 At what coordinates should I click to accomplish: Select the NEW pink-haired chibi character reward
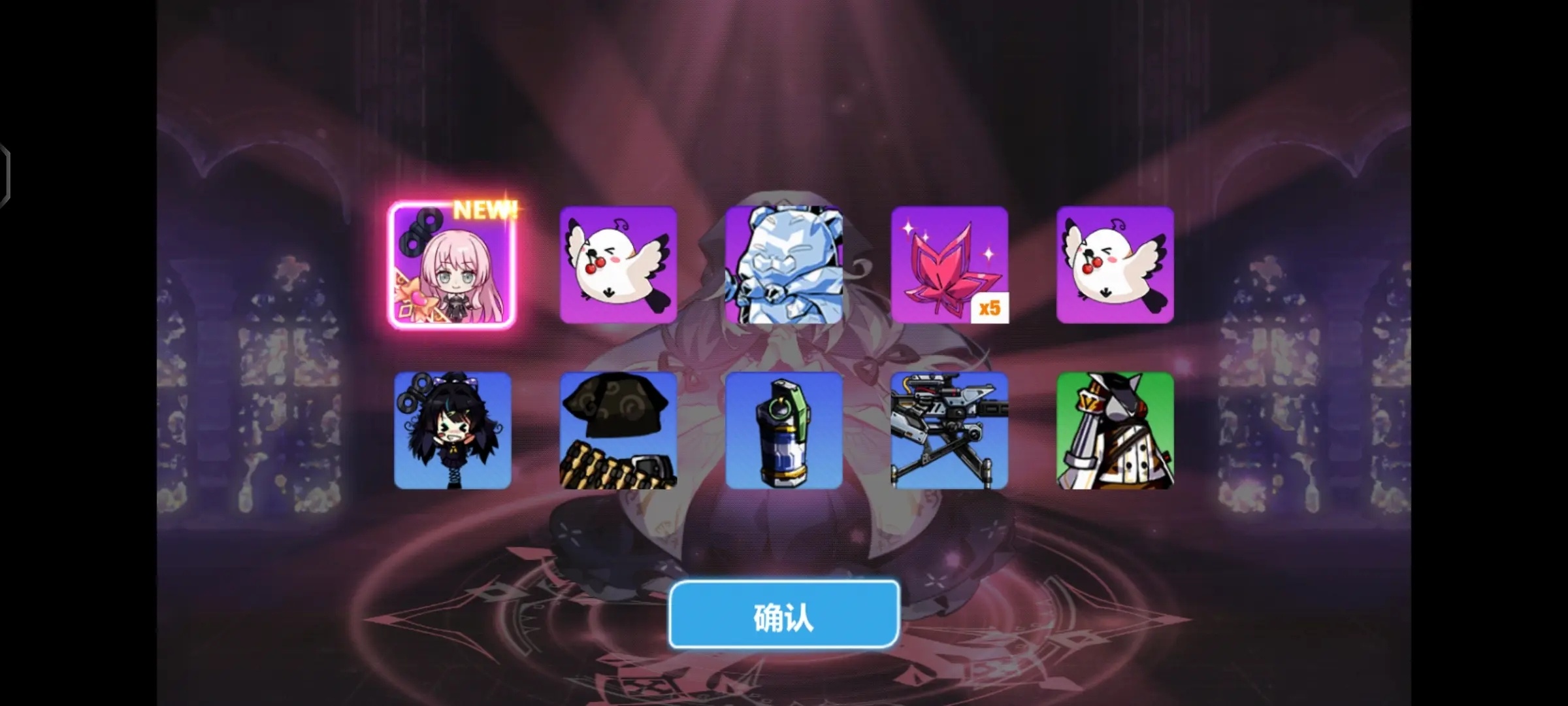point(452,265)
